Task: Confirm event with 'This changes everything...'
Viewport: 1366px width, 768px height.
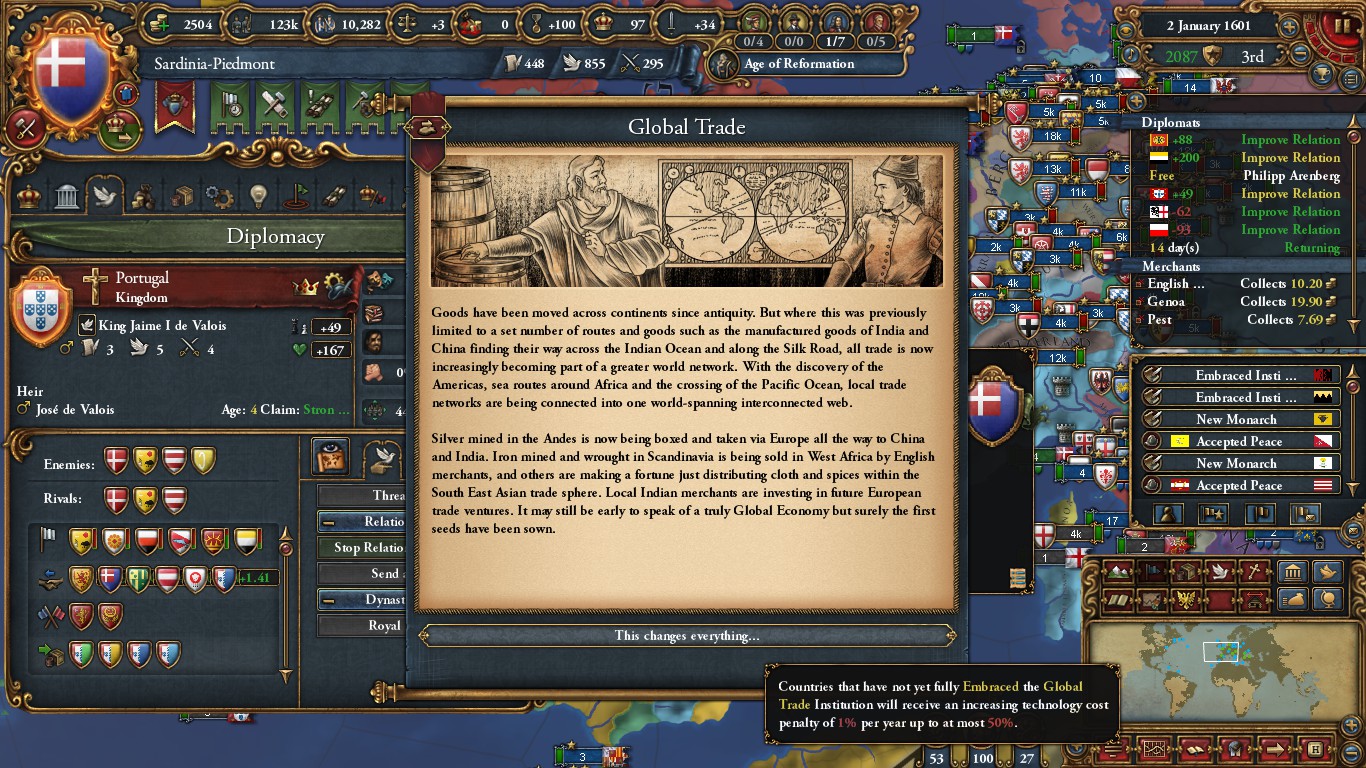Action: pos(687,636)
